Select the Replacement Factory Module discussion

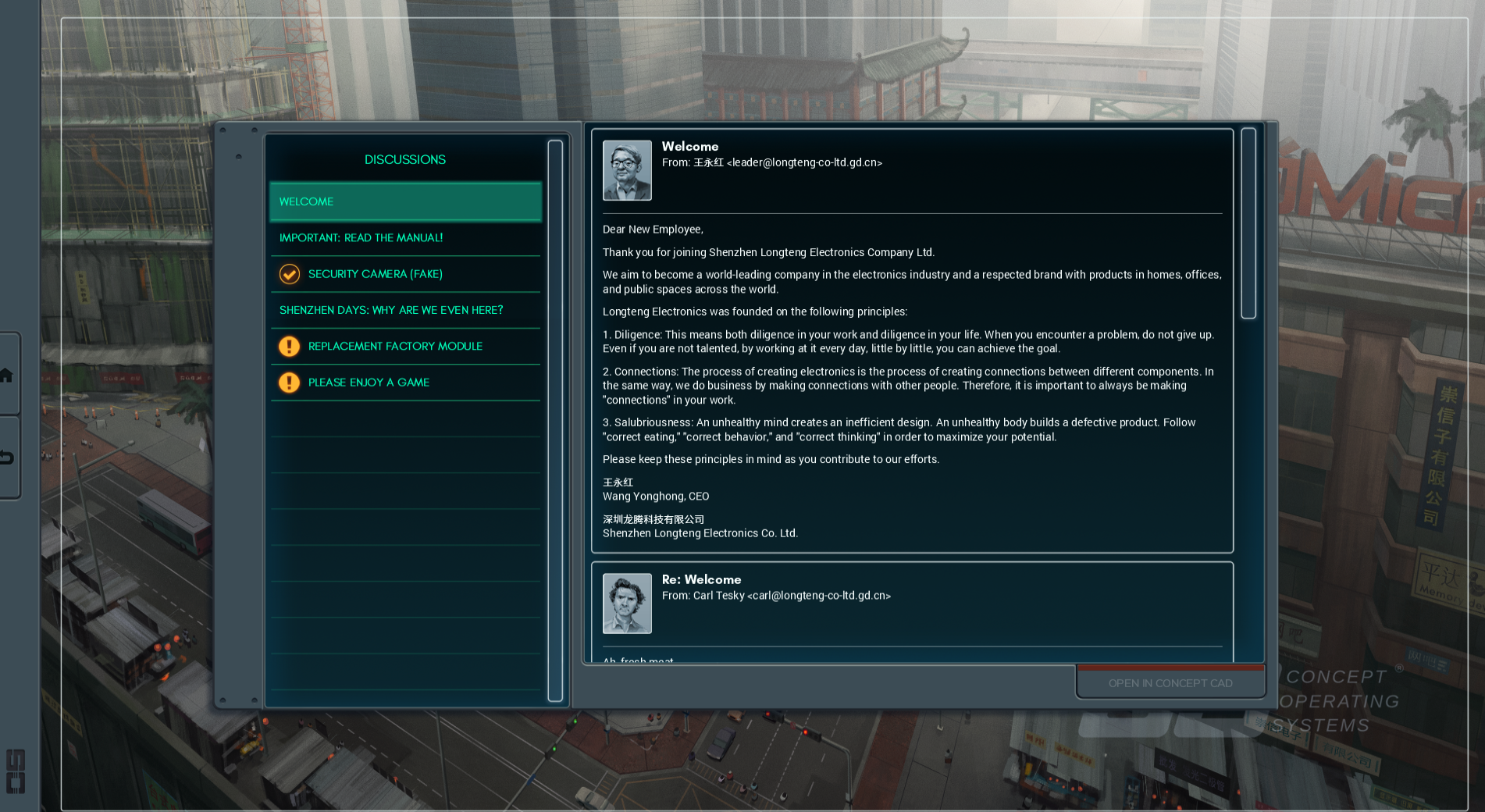pyautogui.click(x=405, y=346)
